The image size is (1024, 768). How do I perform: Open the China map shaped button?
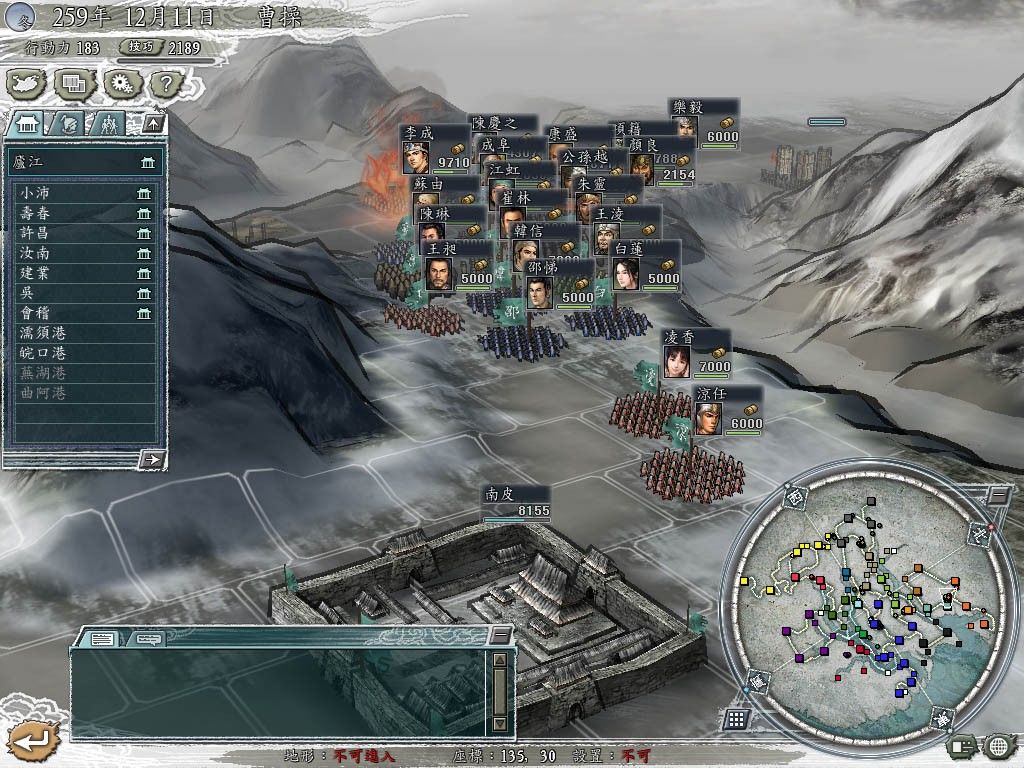(x=27, y=84)
